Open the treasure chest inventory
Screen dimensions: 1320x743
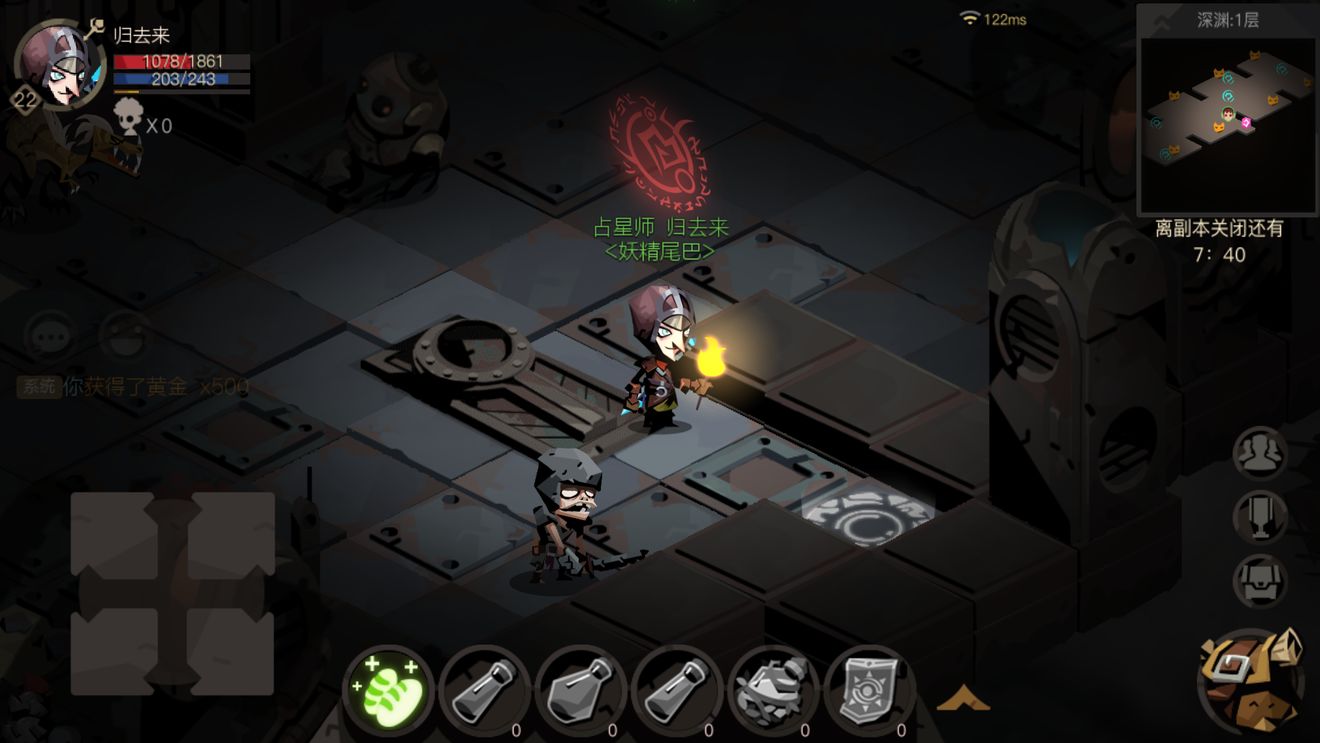(x=1259, y=580)
